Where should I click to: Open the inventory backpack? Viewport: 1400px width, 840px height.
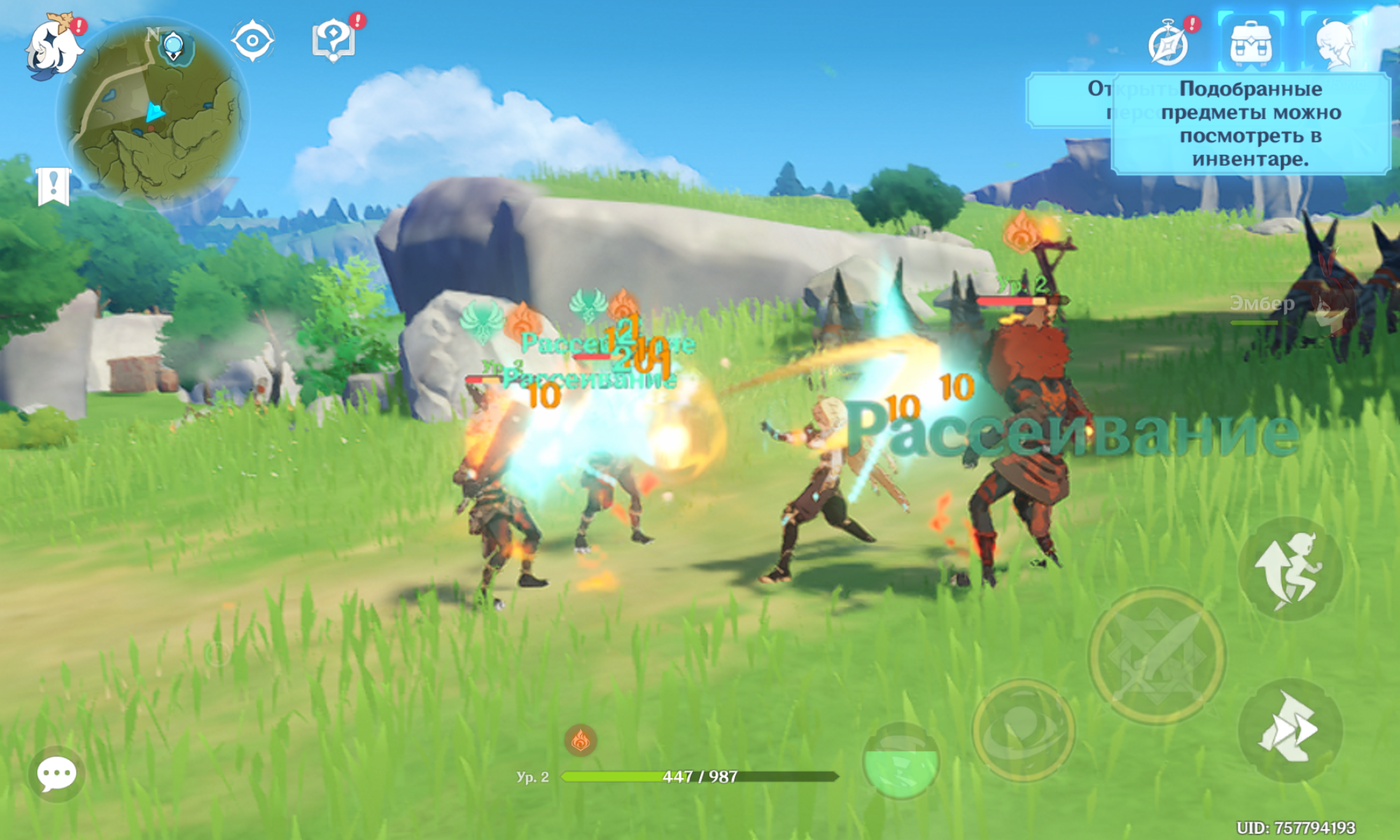(x=1251, y=42)
